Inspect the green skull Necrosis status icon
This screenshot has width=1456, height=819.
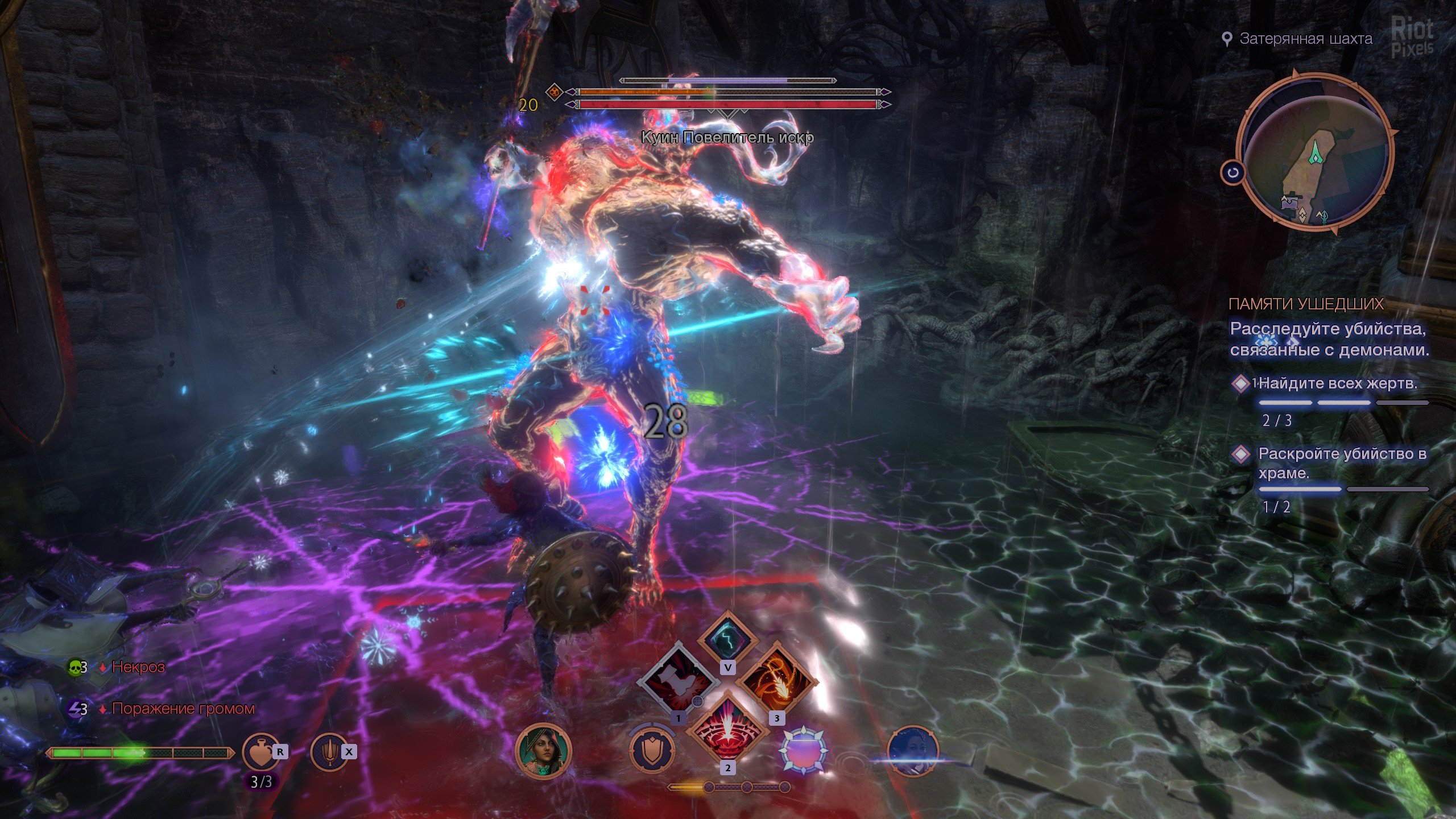pyautogui.click(x=75, y=667)
